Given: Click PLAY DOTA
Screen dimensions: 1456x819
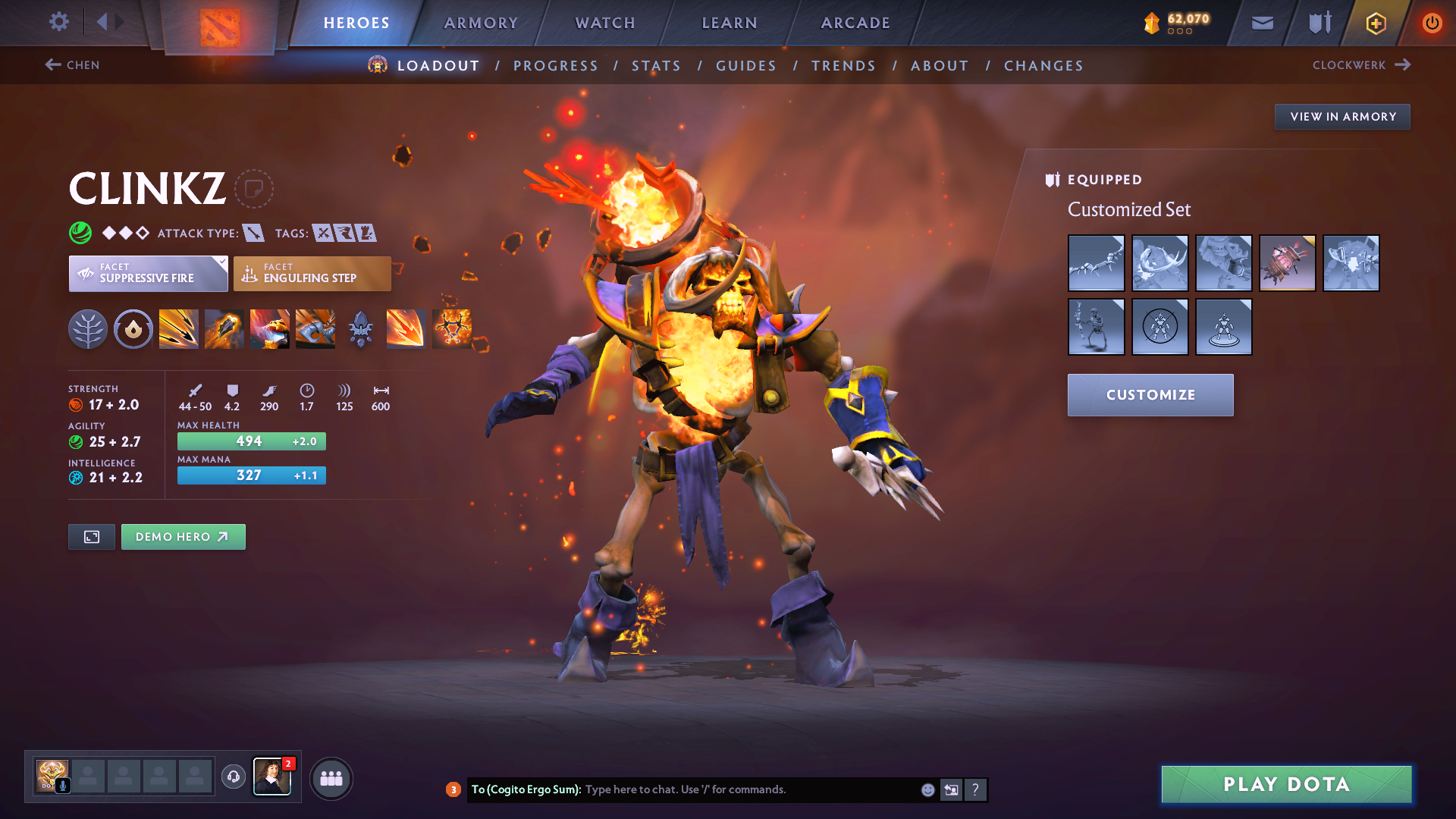Looking at the screenshot, I should pos(1285,785).
